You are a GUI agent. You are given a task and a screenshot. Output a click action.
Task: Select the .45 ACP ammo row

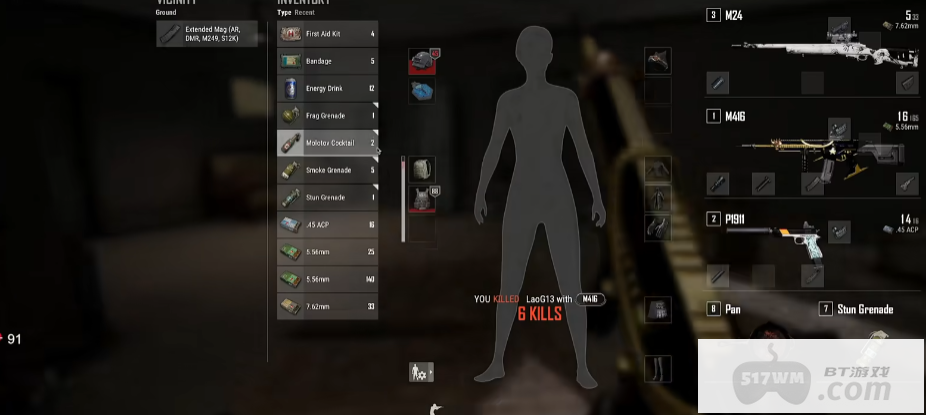(327, 225)
